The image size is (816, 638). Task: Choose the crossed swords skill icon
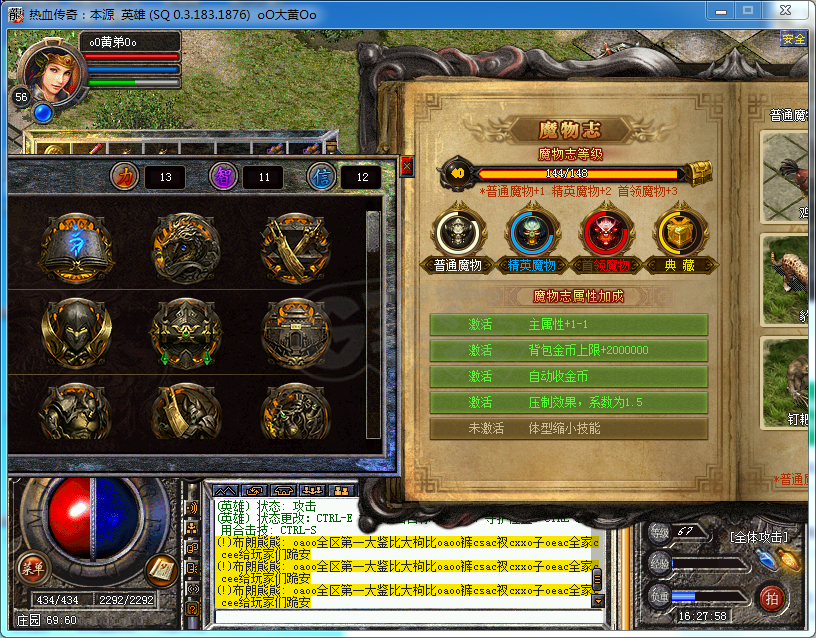[293, 243]
